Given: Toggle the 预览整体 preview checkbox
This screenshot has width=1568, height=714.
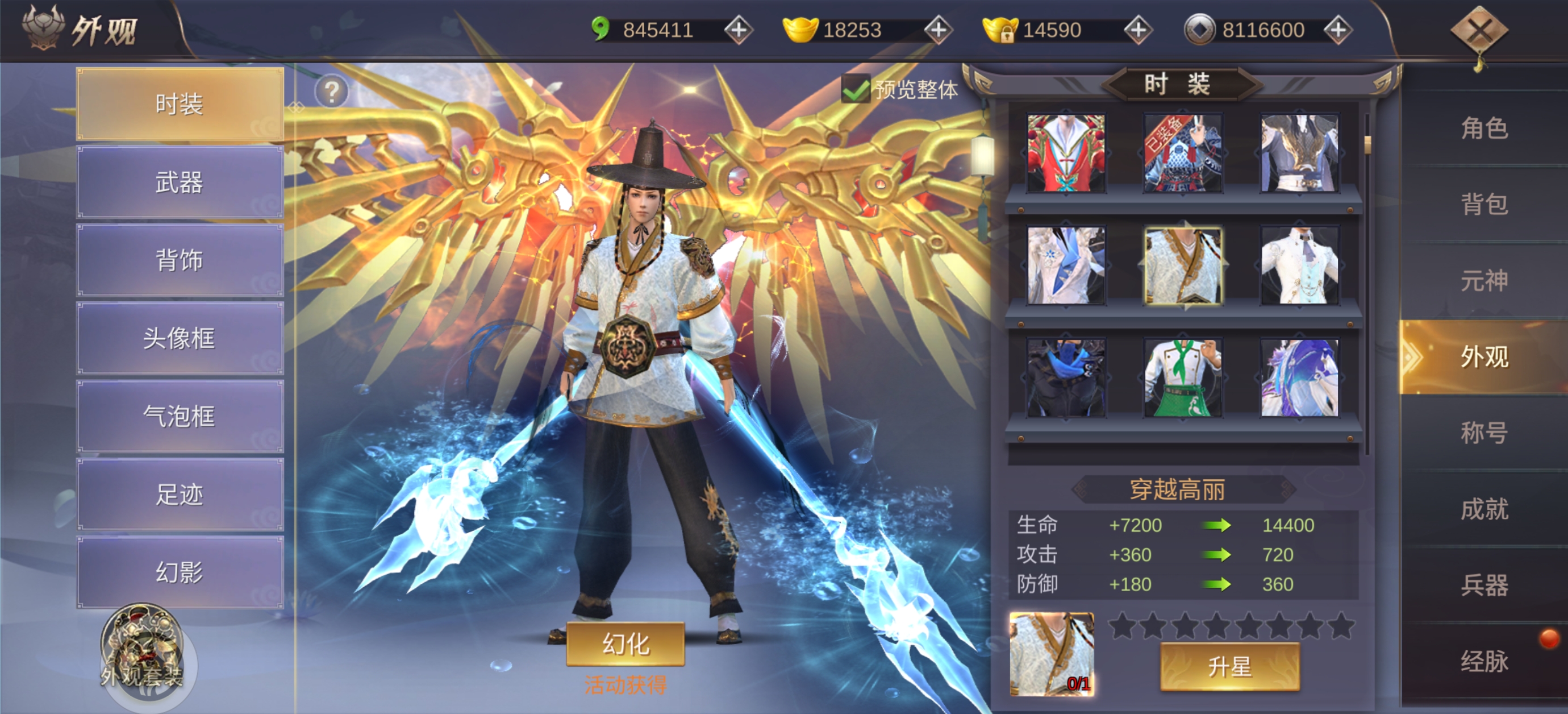Looking at the screenshot, I should tap(855, 90).
